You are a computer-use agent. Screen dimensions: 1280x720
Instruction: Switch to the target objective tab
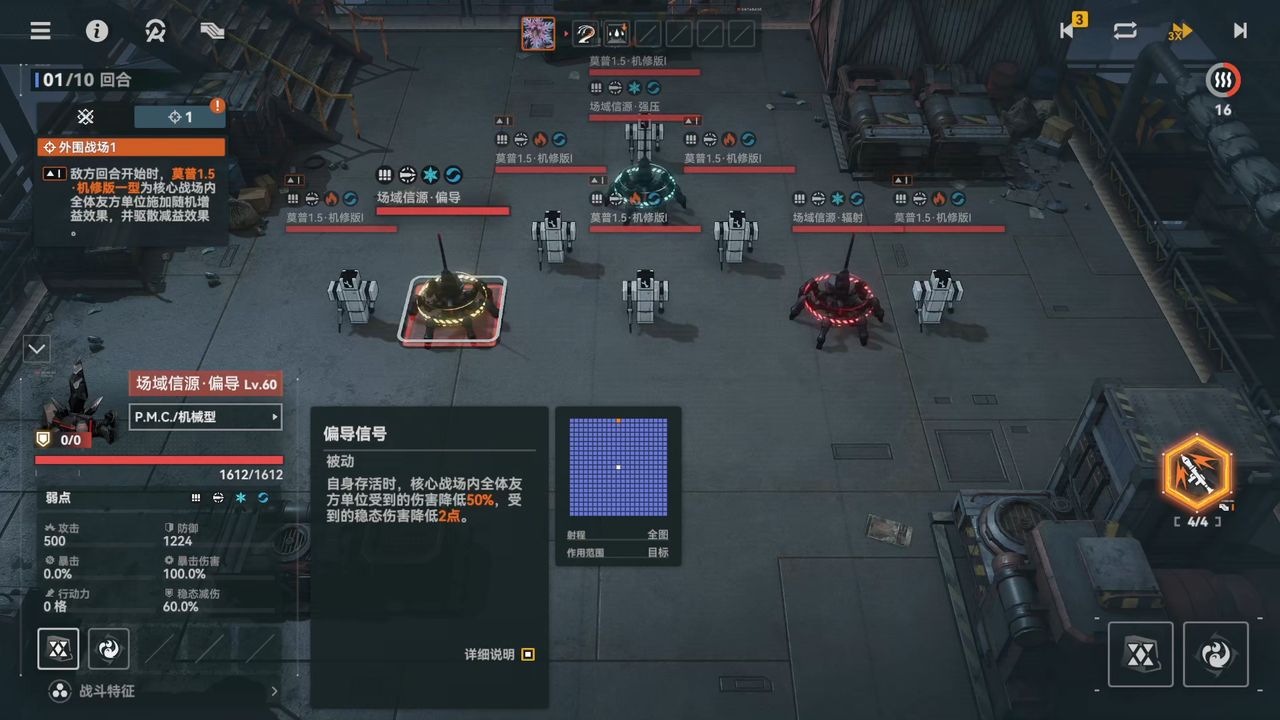(180, 117)
